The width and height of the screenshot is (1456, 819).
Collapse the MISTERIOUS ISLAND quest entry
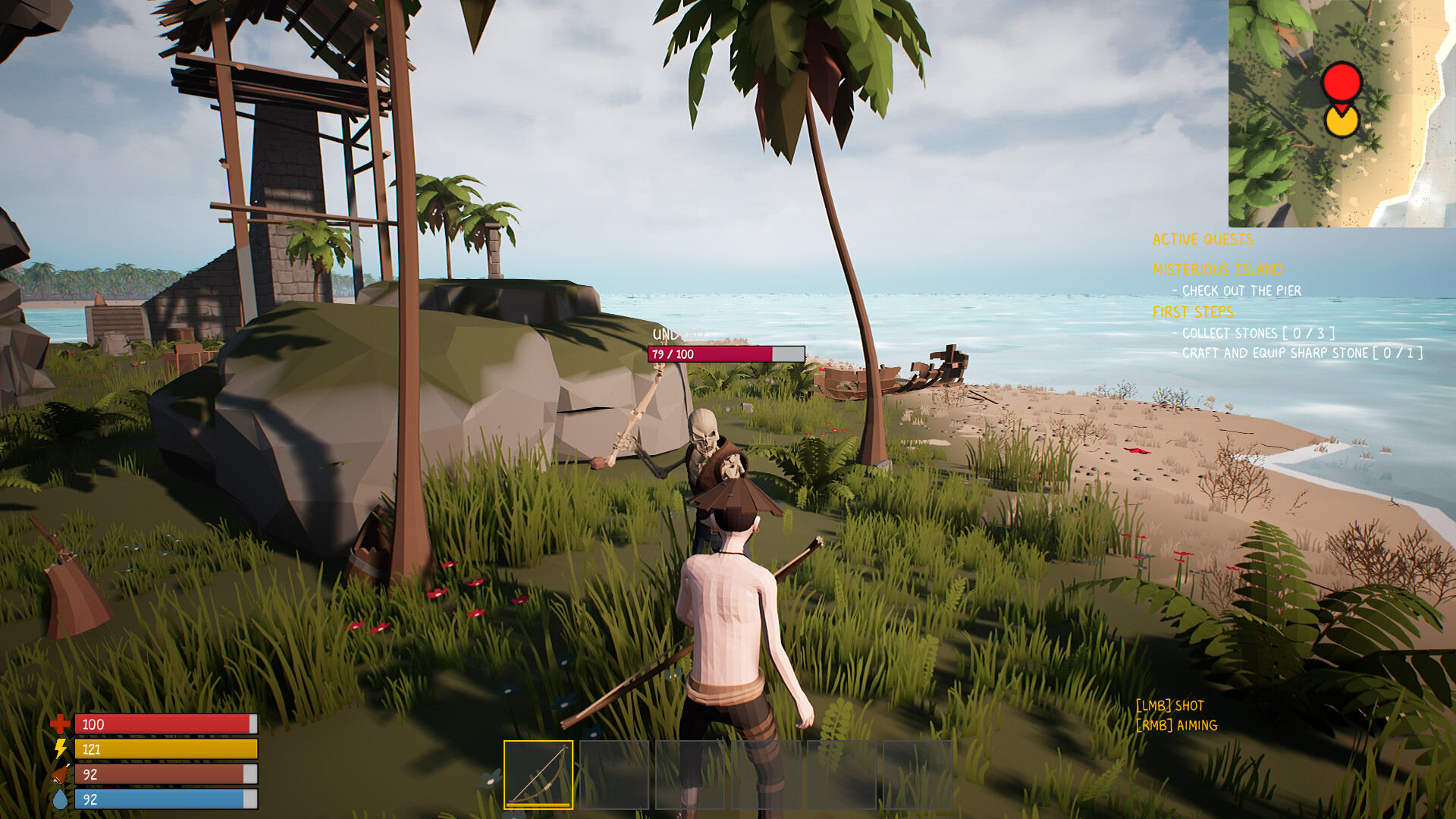pyautogui.click(x=1216, y=269)
